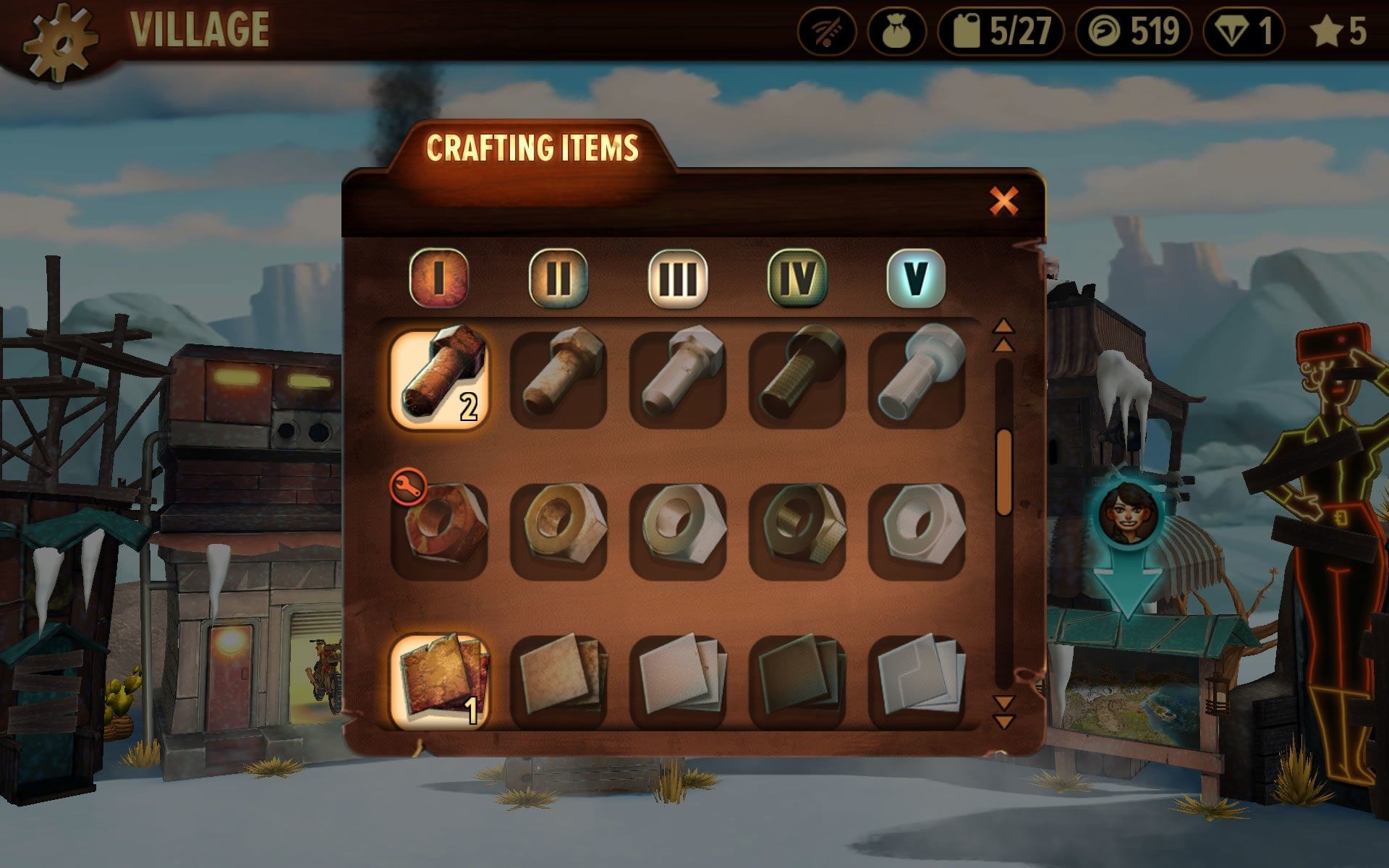Click the up arrows on the scrollbar
Viewport: 1389px width, 868px height.
tap(1003, 336)
